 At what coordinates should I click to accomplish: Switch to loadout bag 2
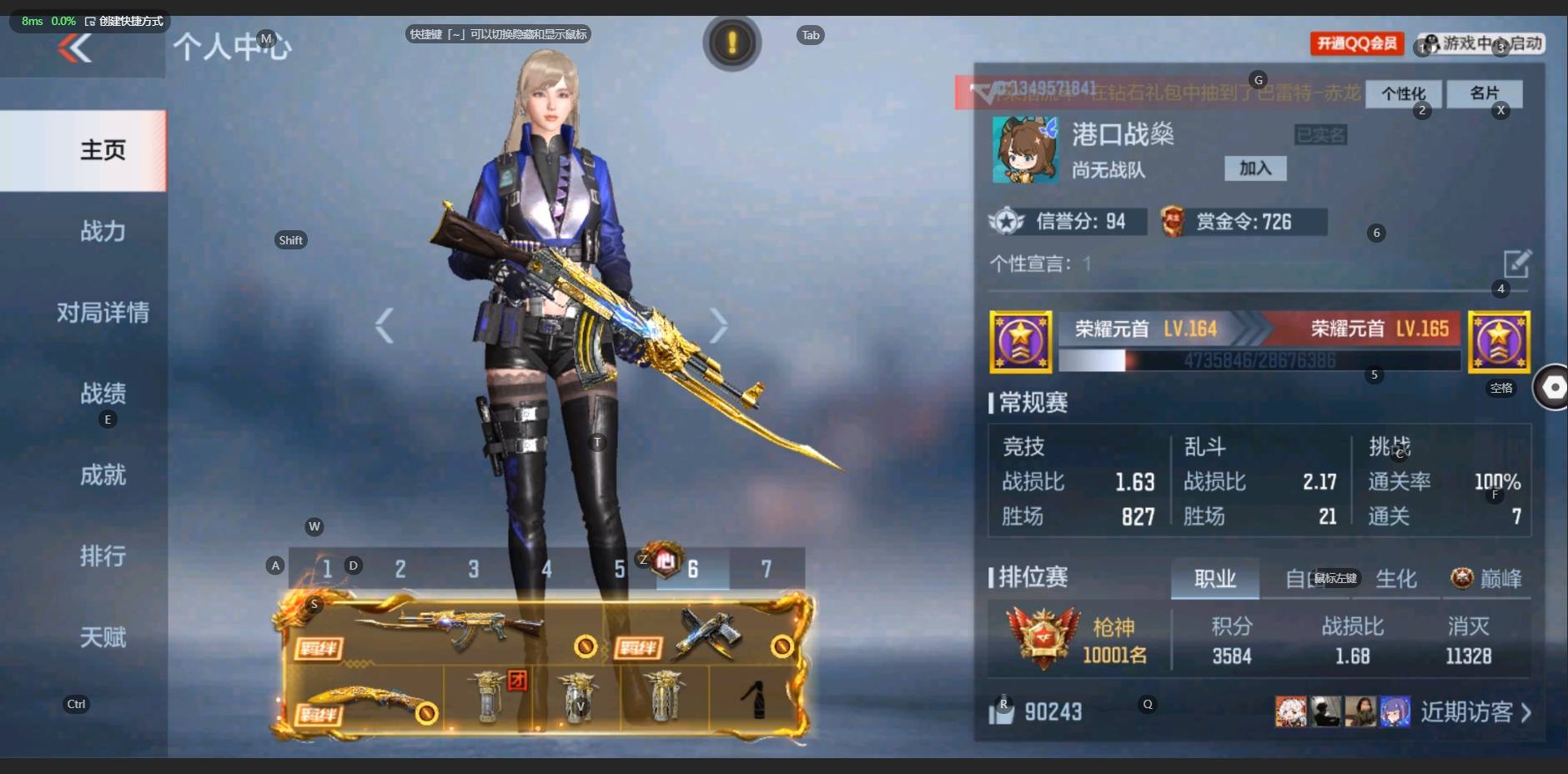(x=400, y=570)
